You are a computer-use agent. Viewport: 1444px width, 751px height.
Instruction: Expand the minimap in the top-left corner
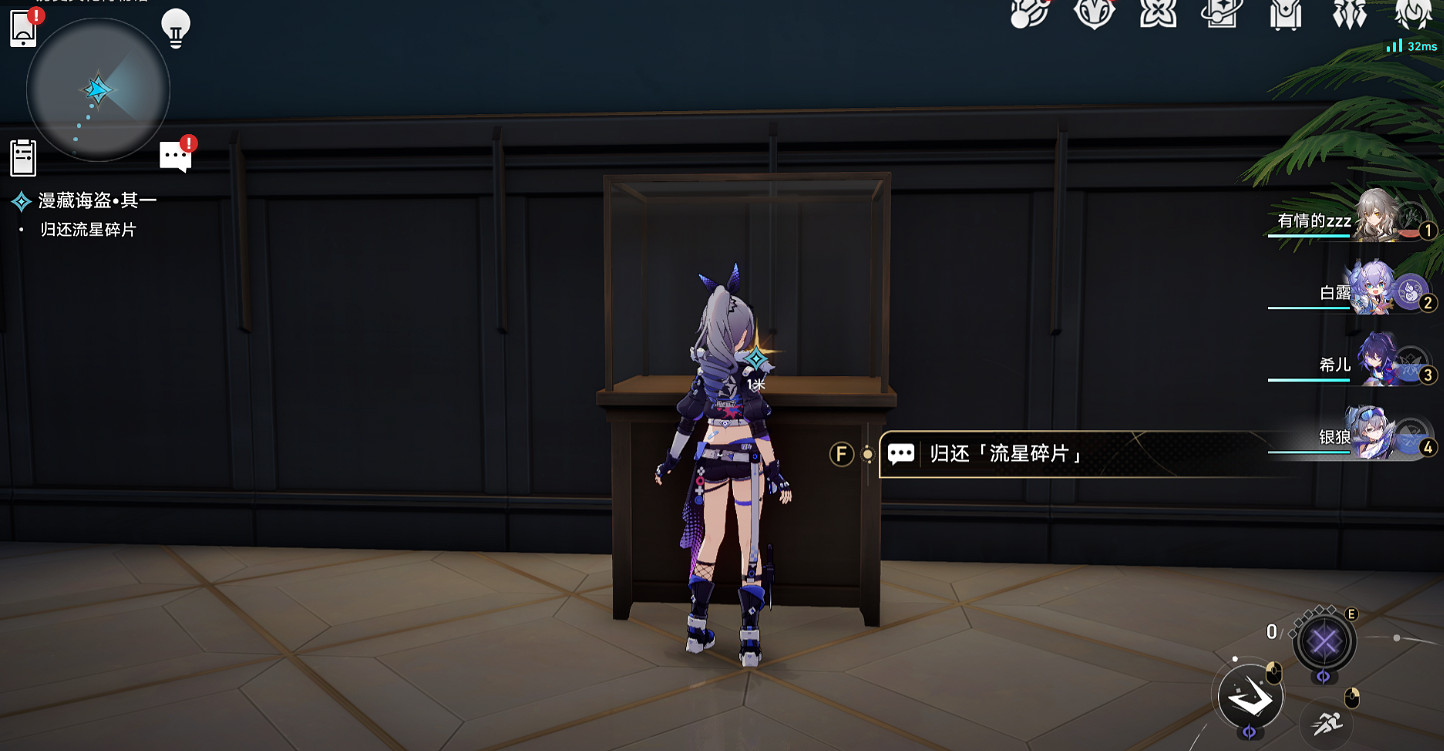[97, 90]
